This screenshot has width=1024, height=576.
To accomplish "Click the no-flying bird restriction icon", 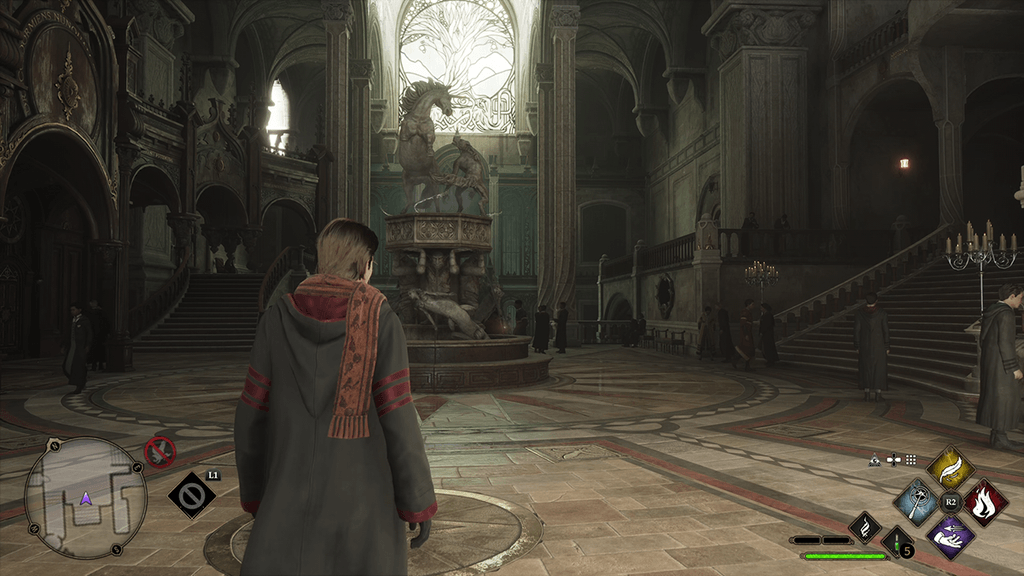I will coord(160,452).
